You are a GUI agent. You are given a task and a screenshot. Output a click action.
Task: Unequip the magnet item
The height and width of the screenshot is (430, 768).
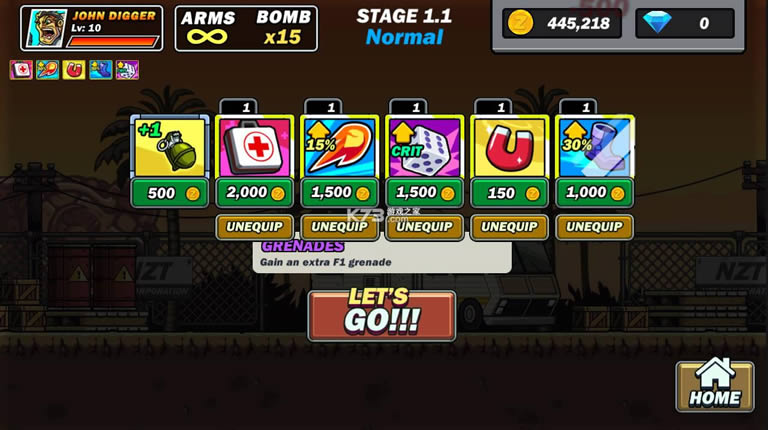click(x=509, y=227)
